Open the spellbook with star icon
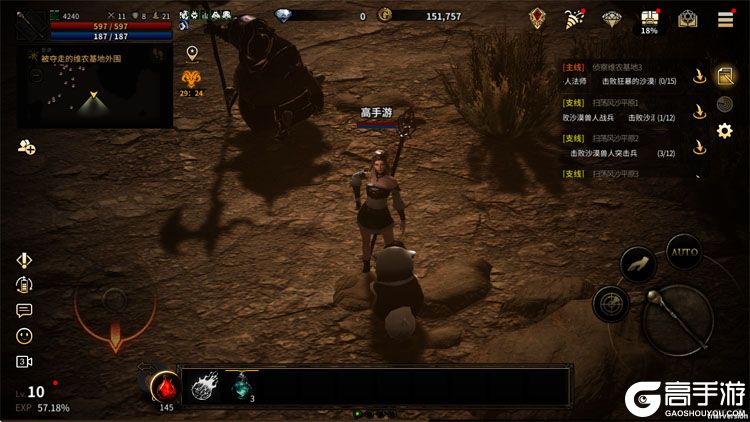This screenshot has width=750, height=422. (x=687, y=18)
